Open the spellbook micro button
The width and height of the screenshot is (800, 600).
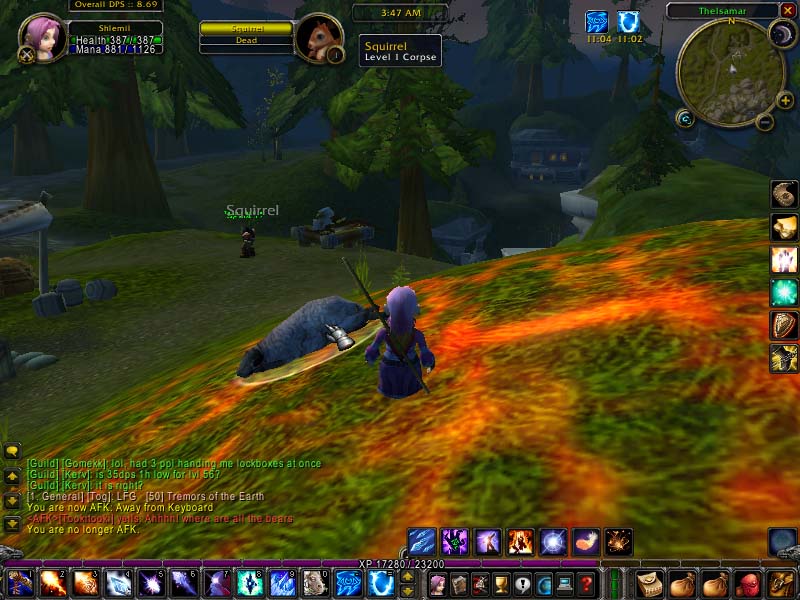tap(458, 584)
